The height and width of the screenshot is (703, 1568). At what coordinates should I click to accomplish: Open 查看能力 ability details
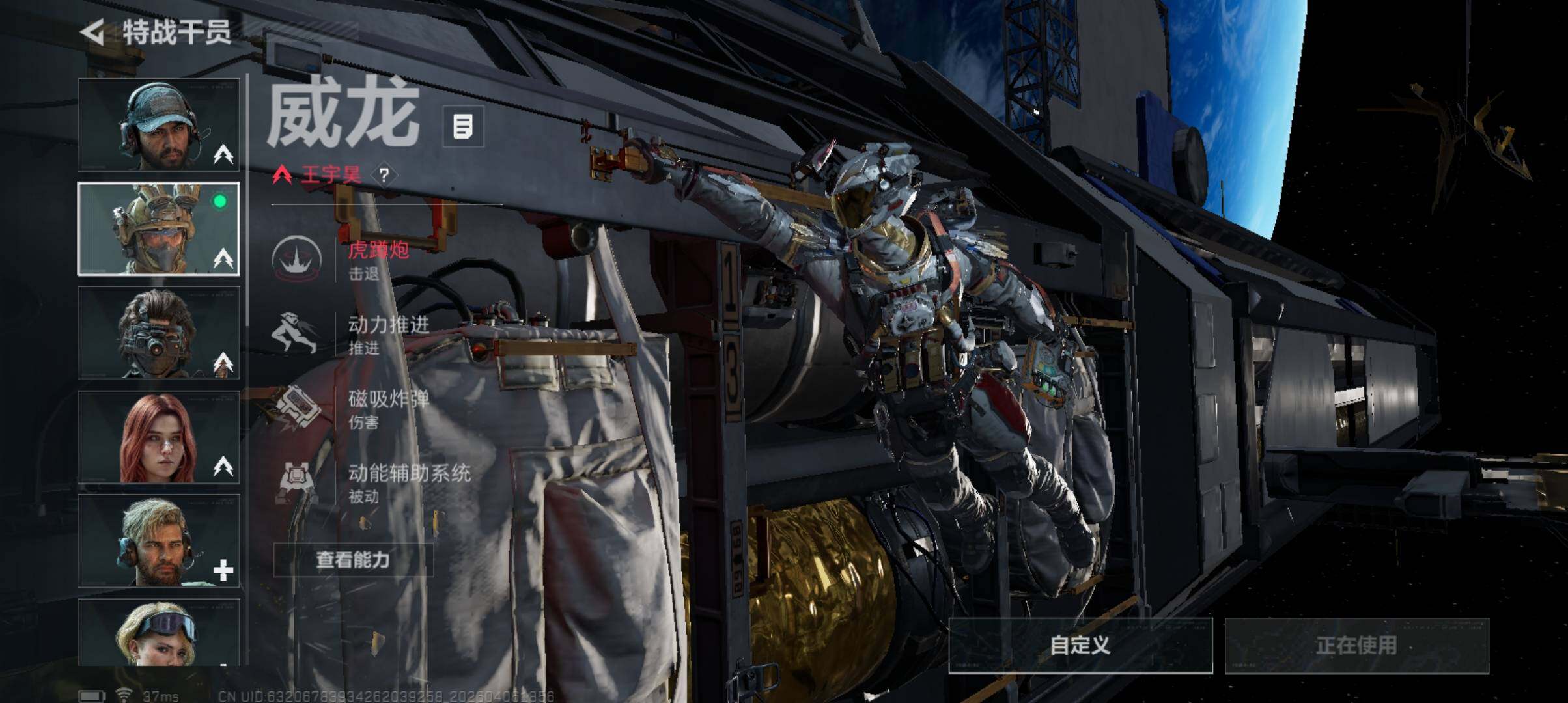[353, 560]
